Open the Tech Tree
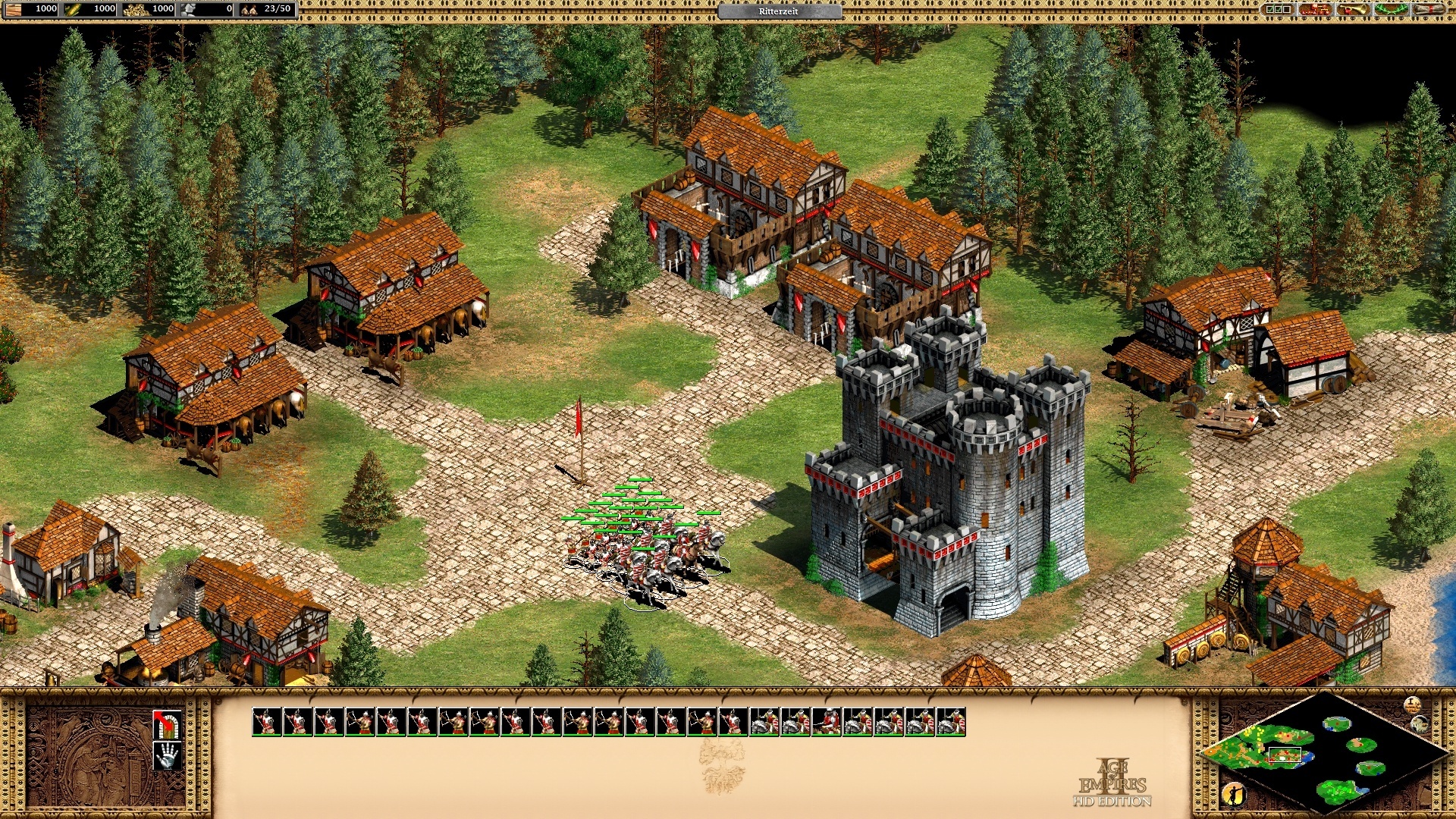This screenshot has width=1456, height=819. (x=1316, y=11)
